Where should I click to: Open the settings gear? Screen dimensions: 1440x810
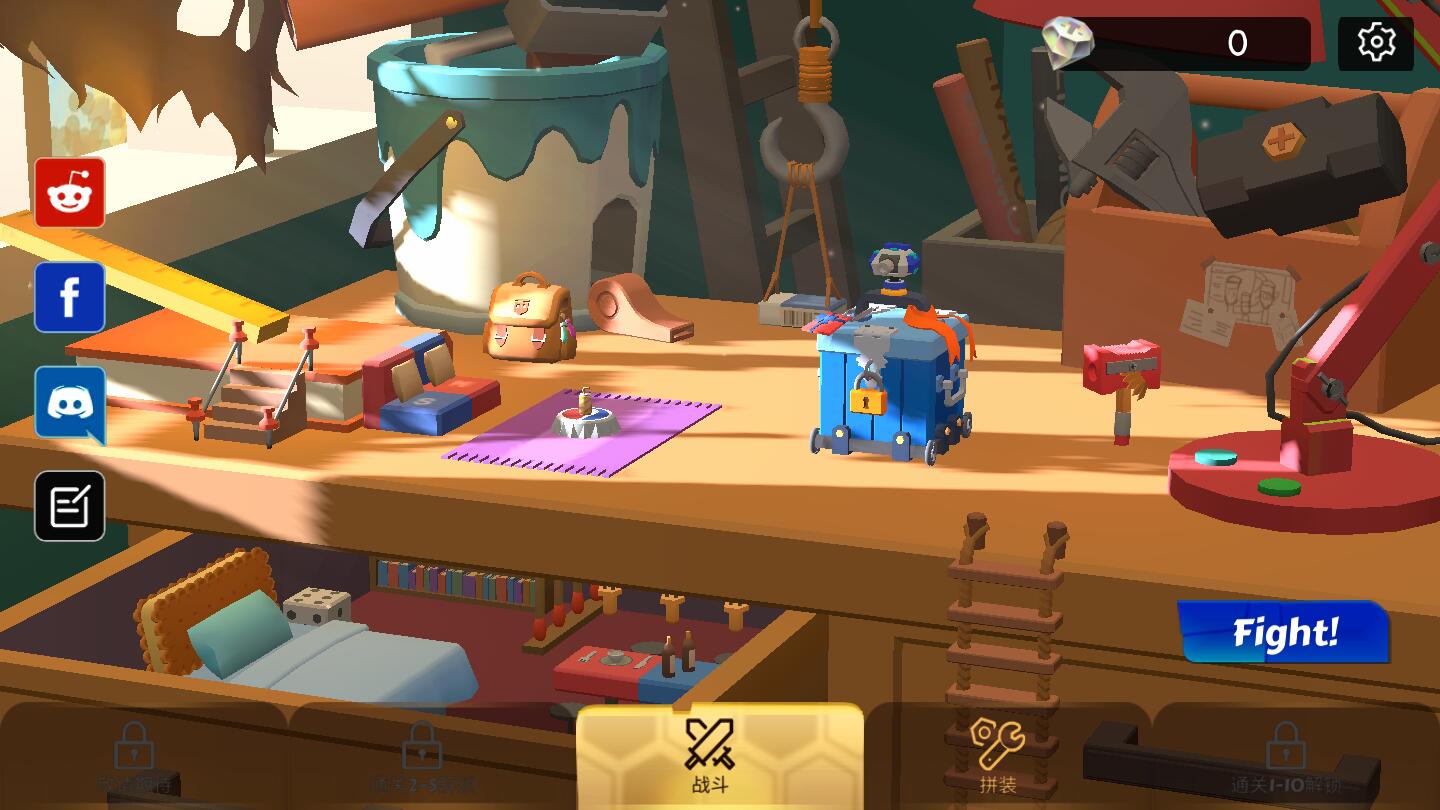pyautogui.click(x=1376, y=42)
